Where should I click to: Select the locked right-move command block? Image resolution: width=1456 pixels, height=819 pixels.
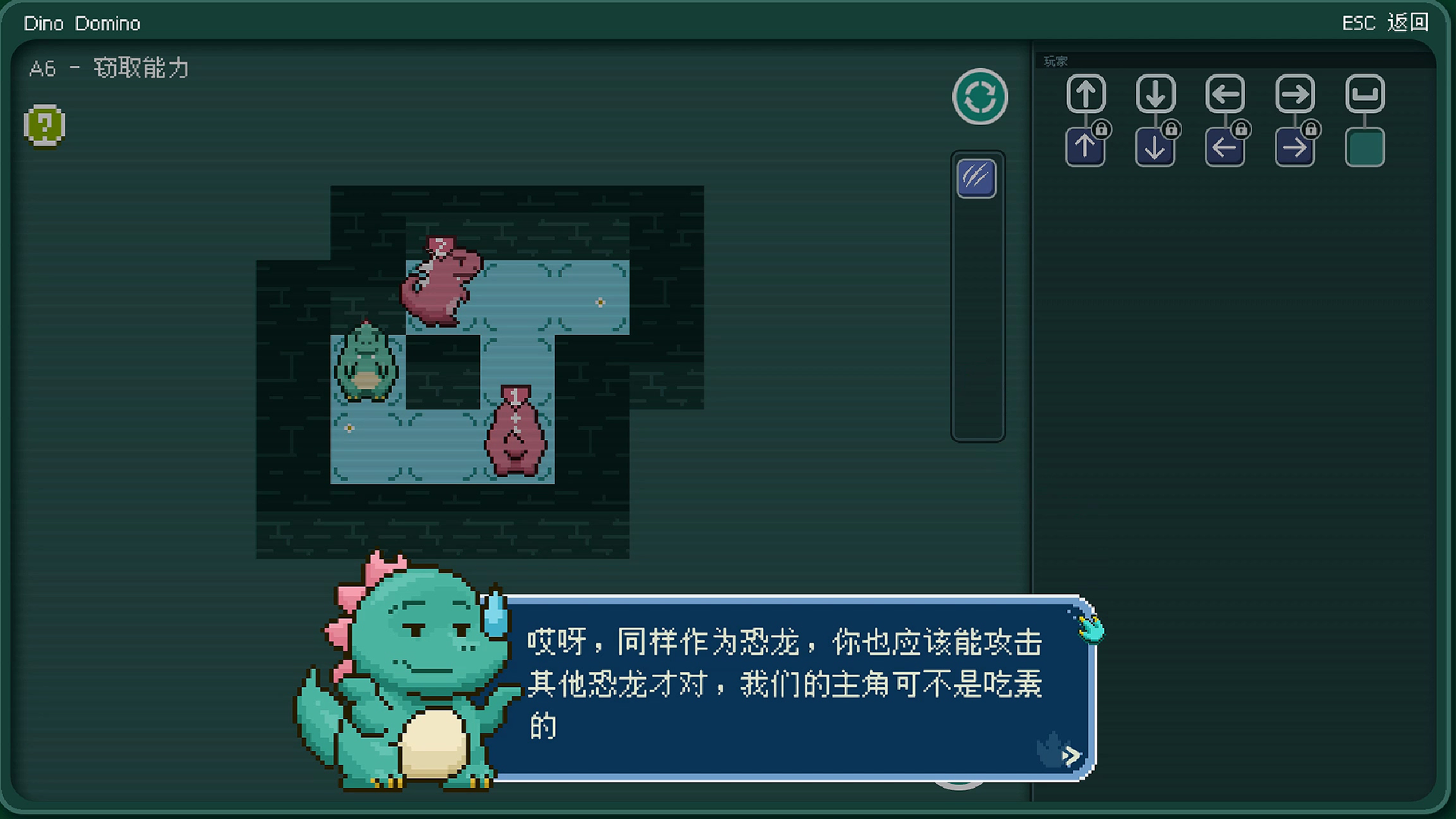point(1295,146)
